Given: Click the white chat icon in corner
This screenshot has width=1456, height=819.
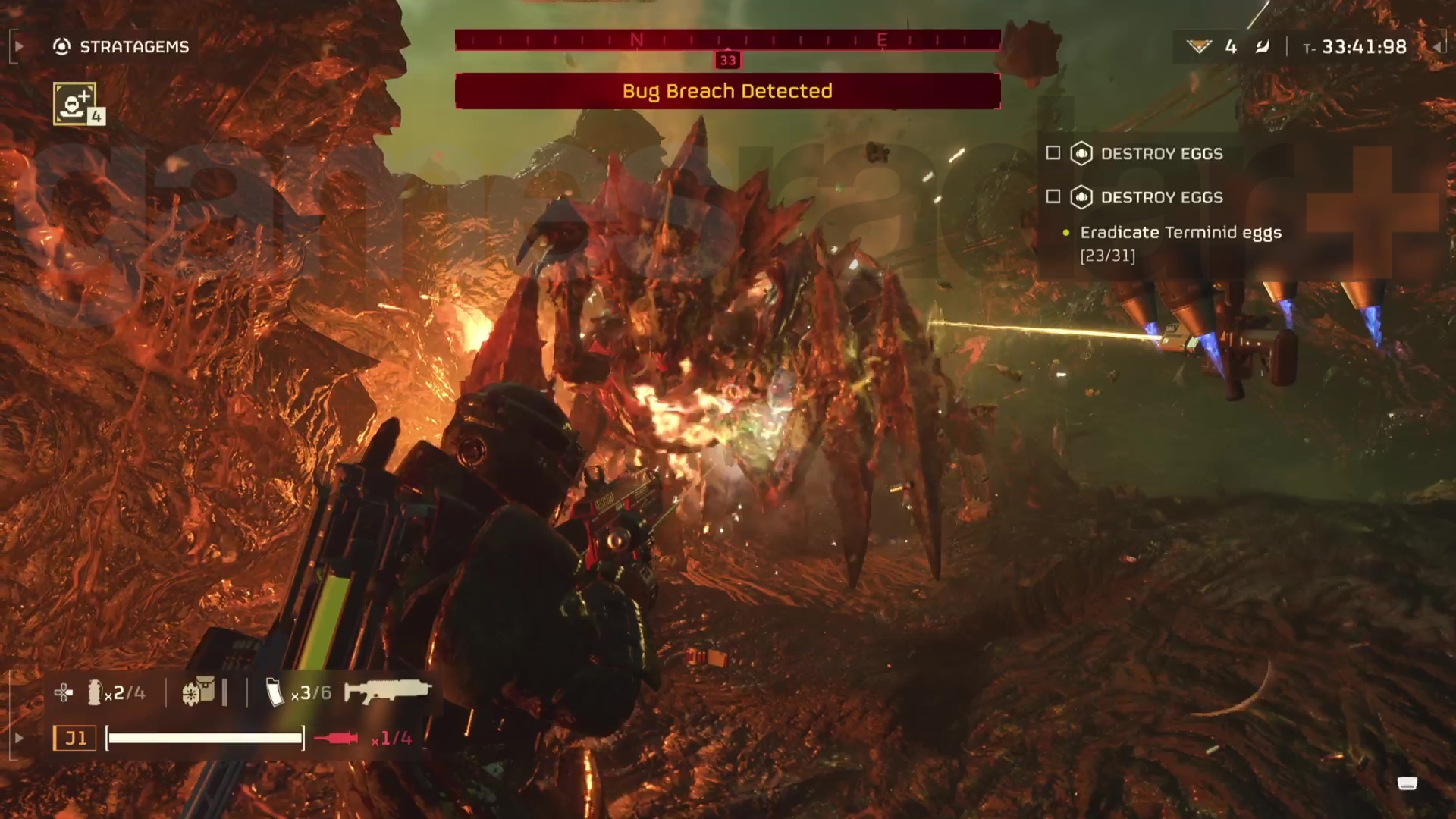Looking at the screenshot, I should 1407,783.
